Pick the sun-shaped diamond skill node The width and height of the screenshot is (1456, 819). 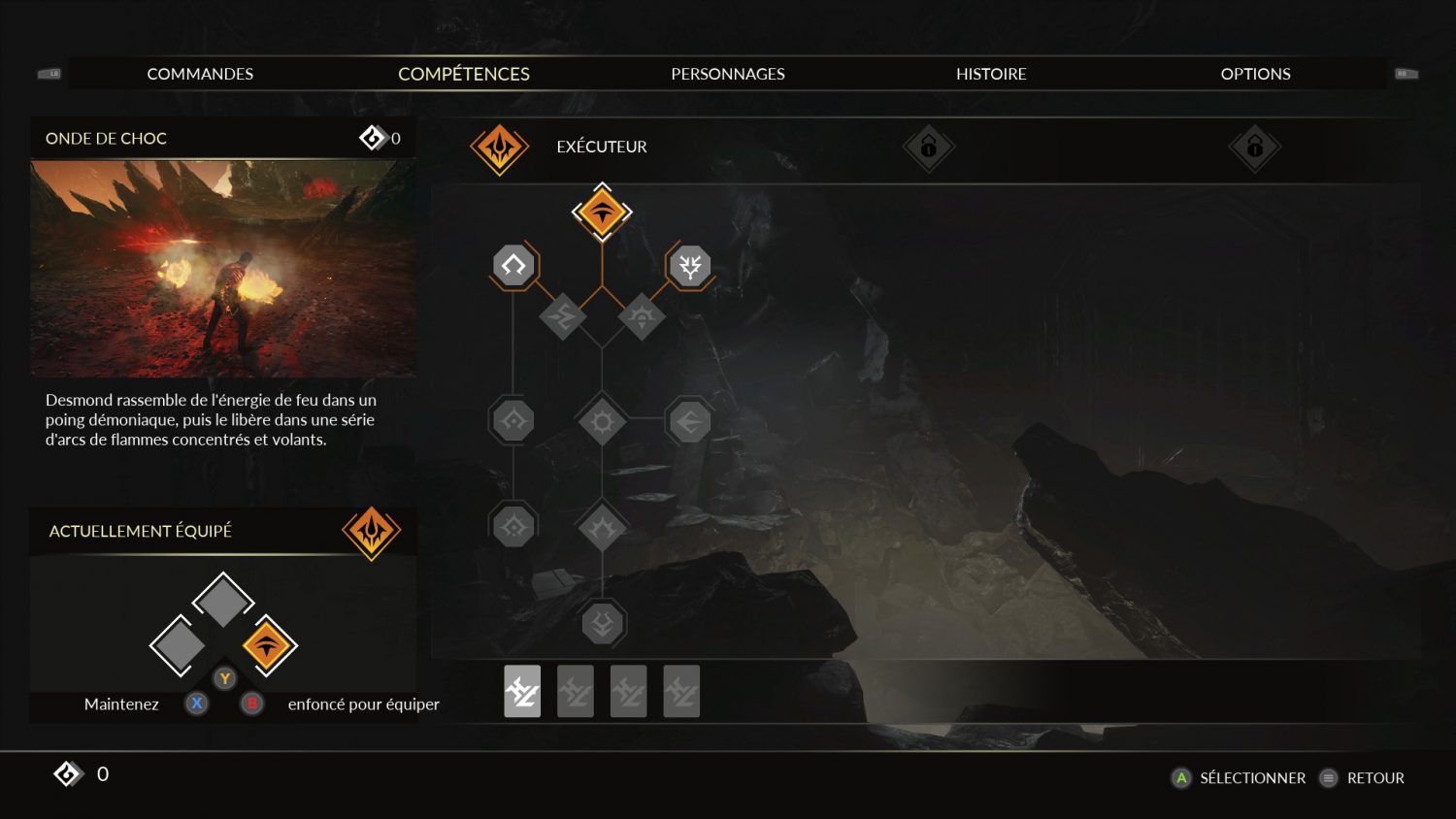click(602, 422)
